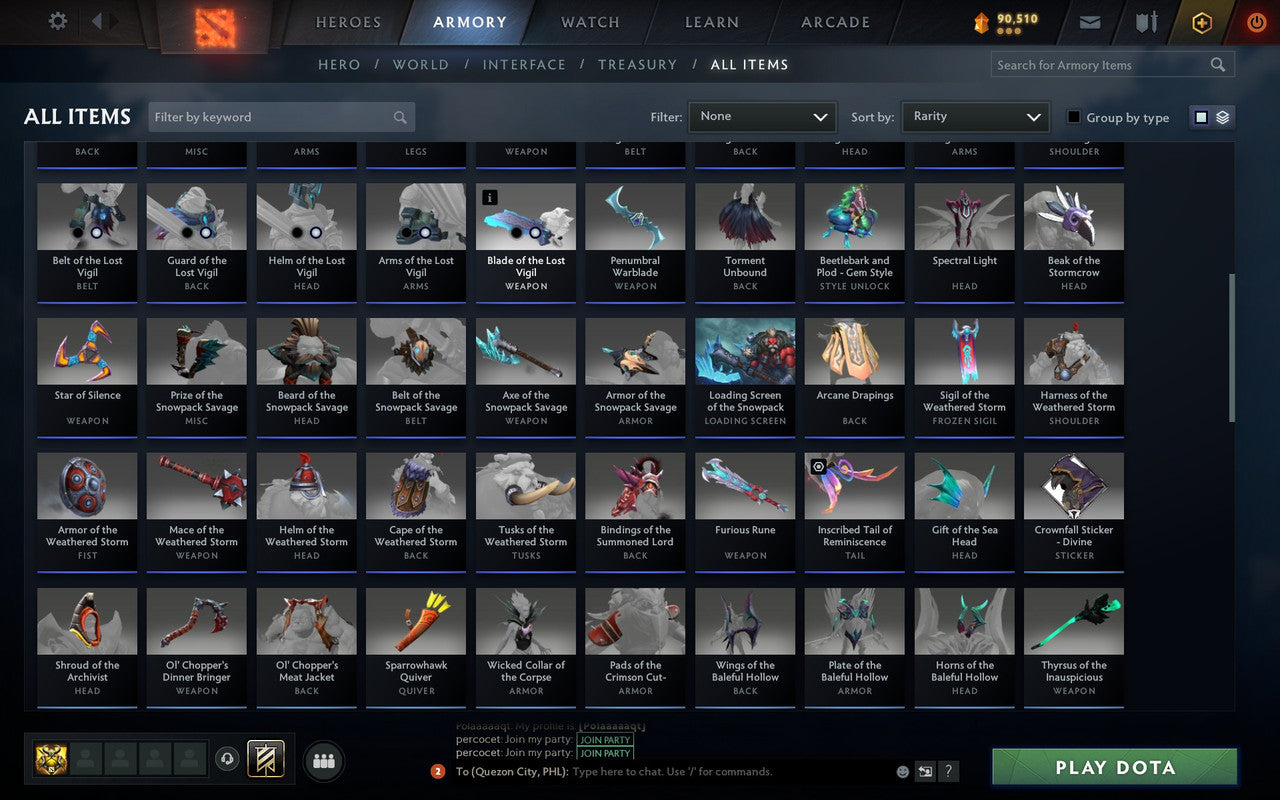This screenshot has width=1280, height=800.
Task: Select the headset voice chat icon
Action: click(227, 760)
